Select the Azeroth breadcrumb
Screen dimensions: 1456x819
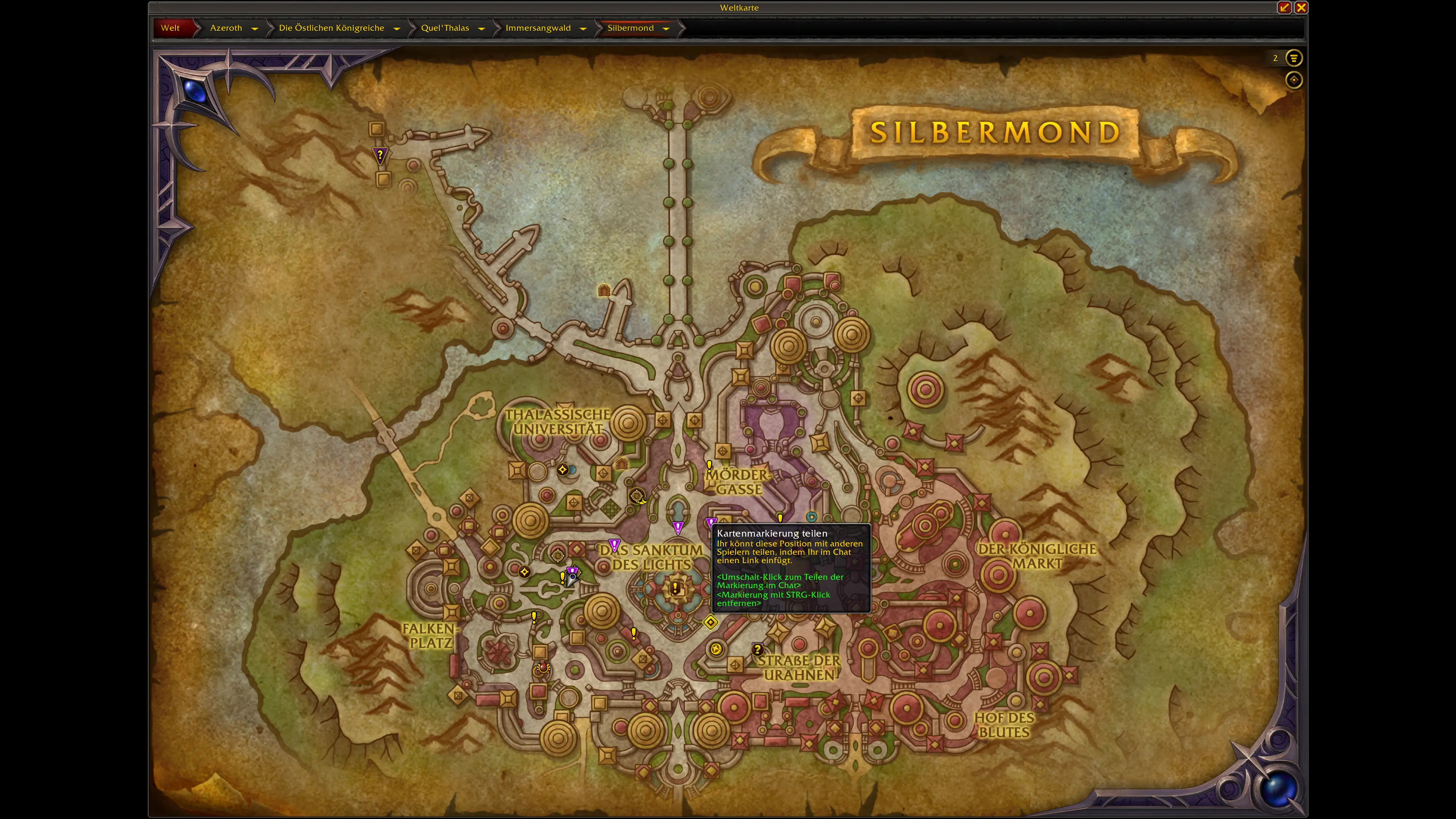(x=226, y=28)
